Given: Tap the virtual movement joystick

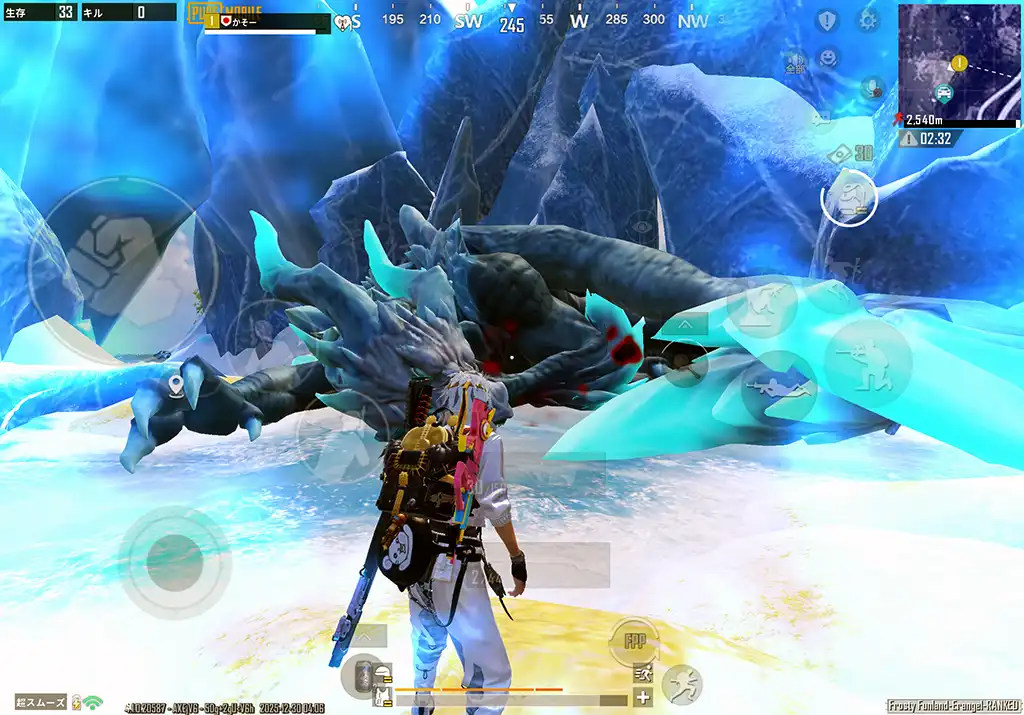Looking at the screenshot, I should click(174, 555).
